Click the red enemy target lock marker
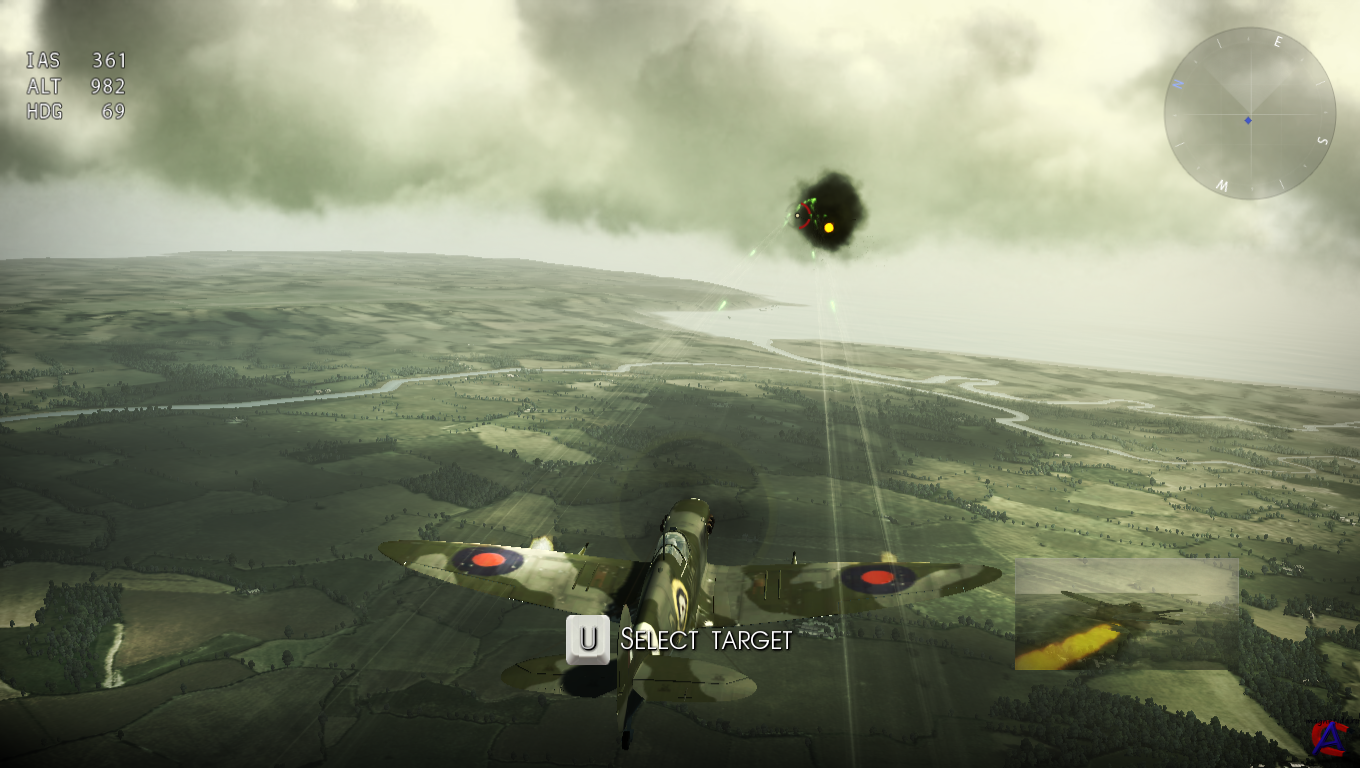Screen dimensions: 1360x768 tap(802, 216)
